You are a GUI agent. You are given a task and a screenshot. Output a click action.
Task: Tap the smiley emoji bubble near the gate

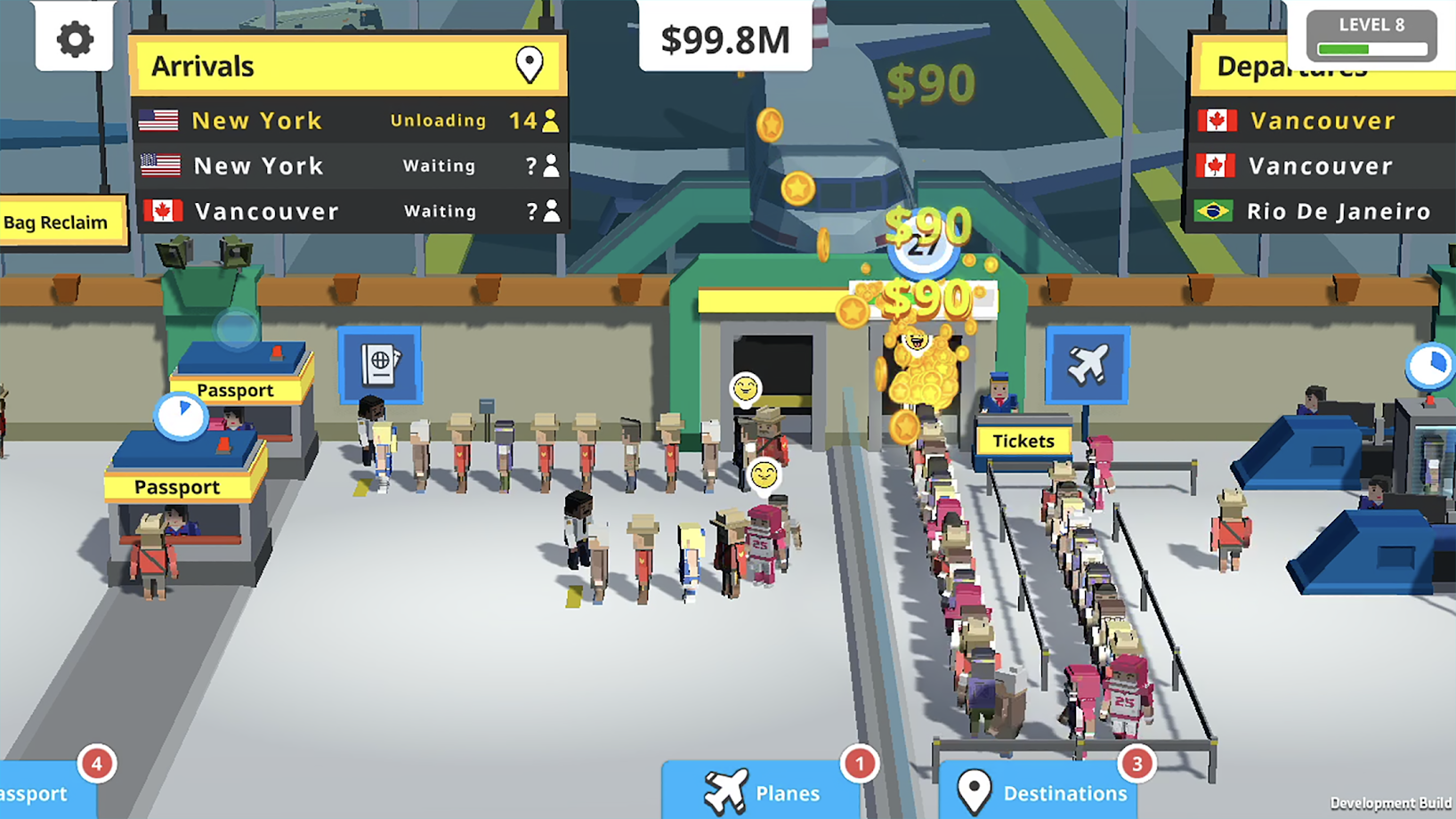pos(746,388)
